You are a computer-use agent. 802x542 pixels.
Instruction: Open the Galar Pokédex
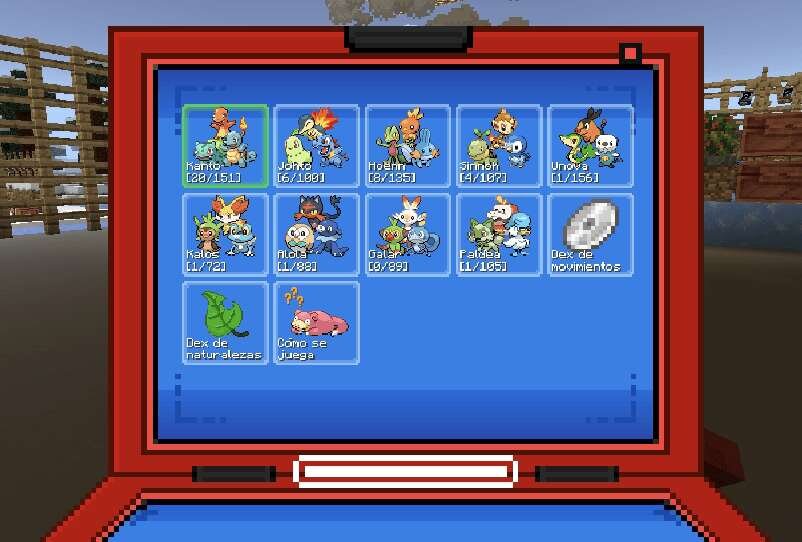407,234
